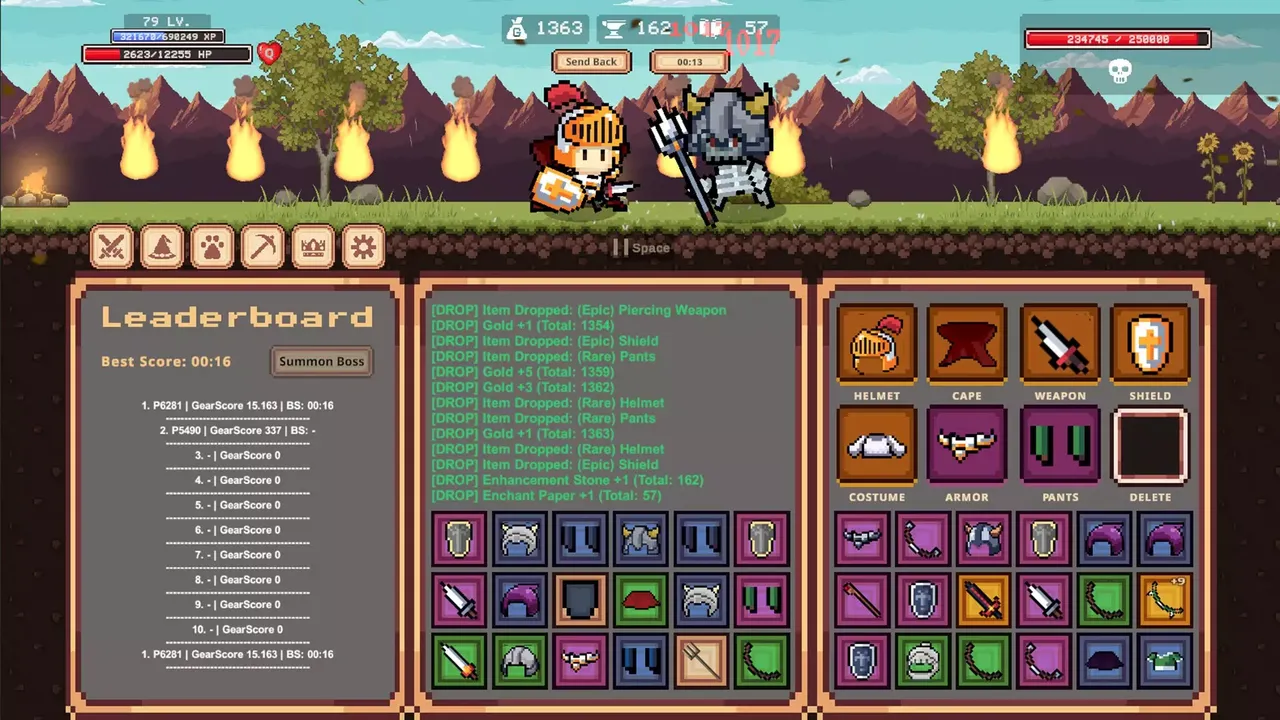Open the gear settings icon
The height and width of the screenshot is (720, 1280).
pos(363,246)
